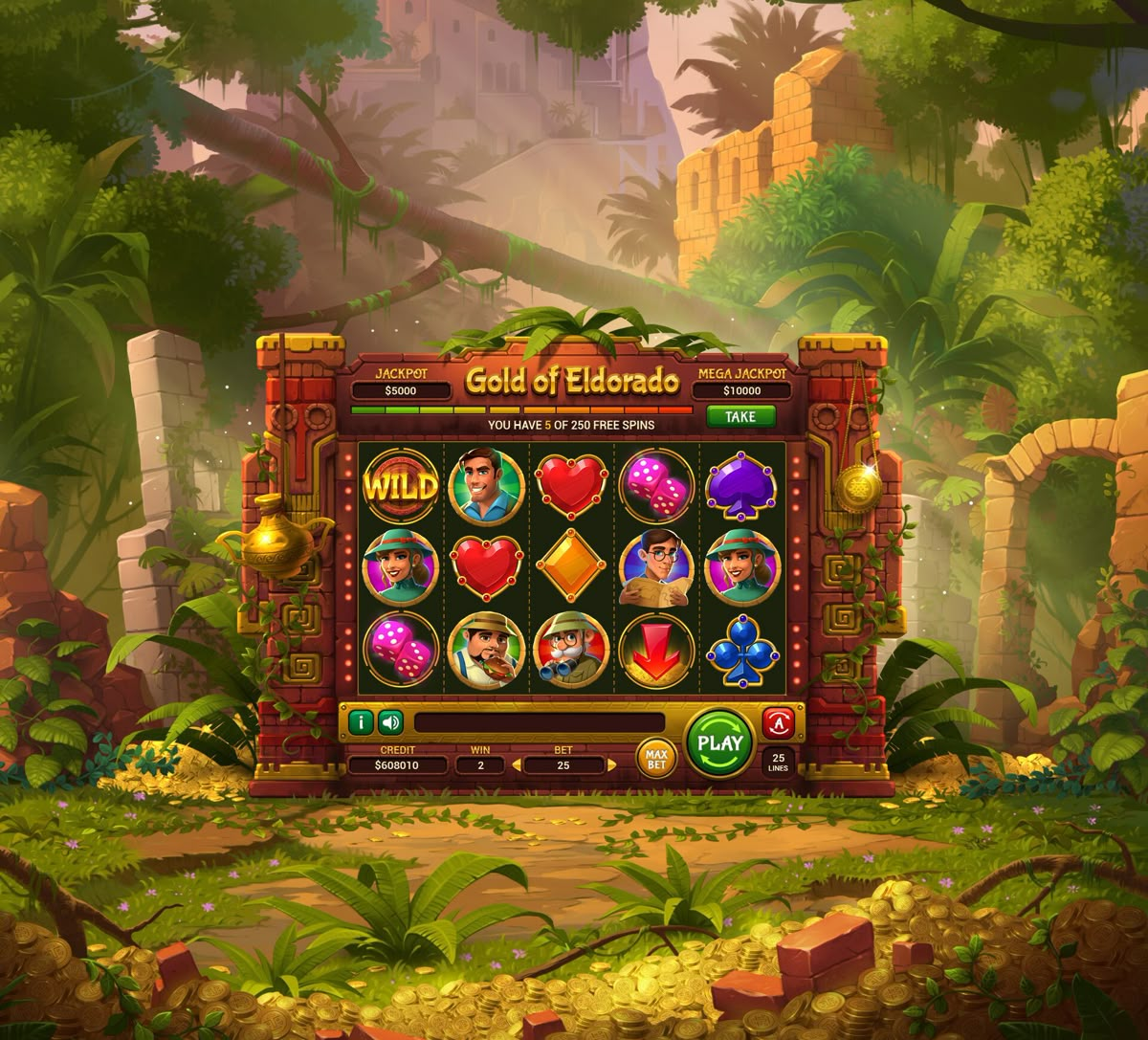Activate the red autoplay button
The image size is (1148, 1040).
tap(778, 722)
